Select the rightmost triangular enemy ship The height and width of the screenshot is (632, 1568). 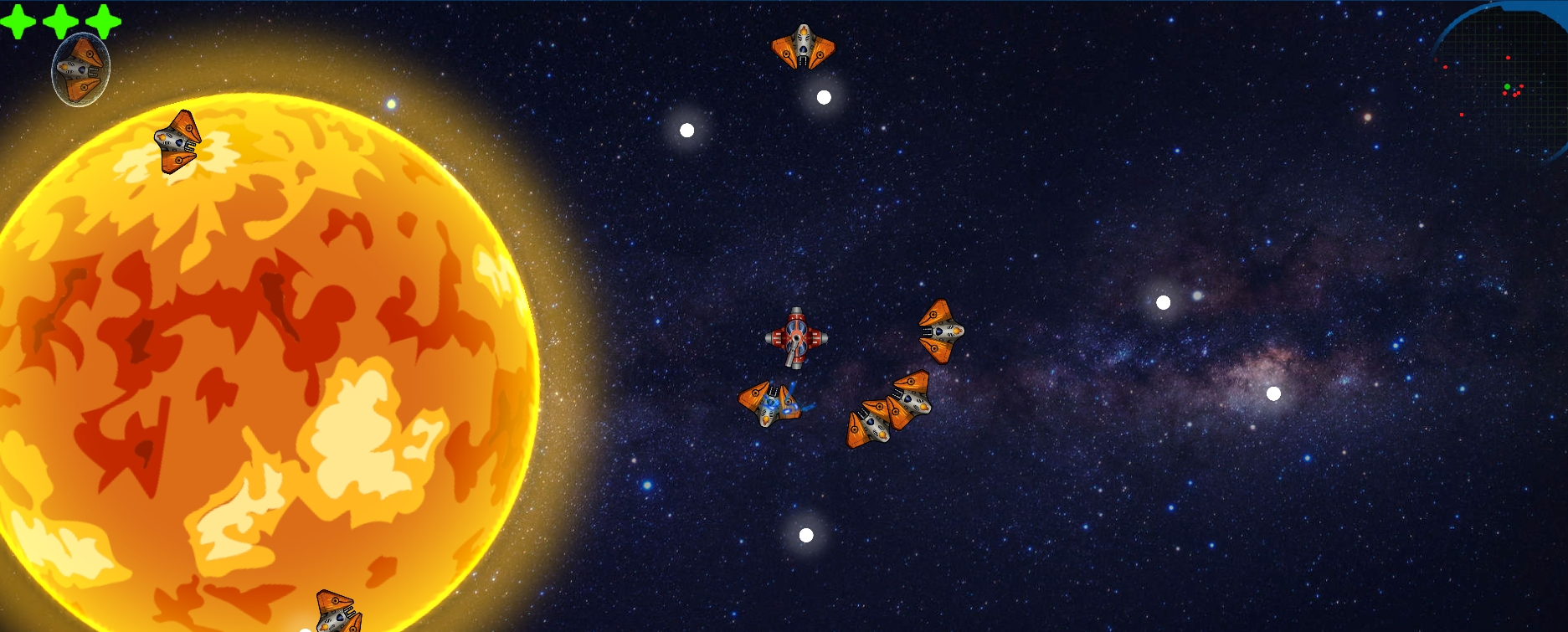941,330
